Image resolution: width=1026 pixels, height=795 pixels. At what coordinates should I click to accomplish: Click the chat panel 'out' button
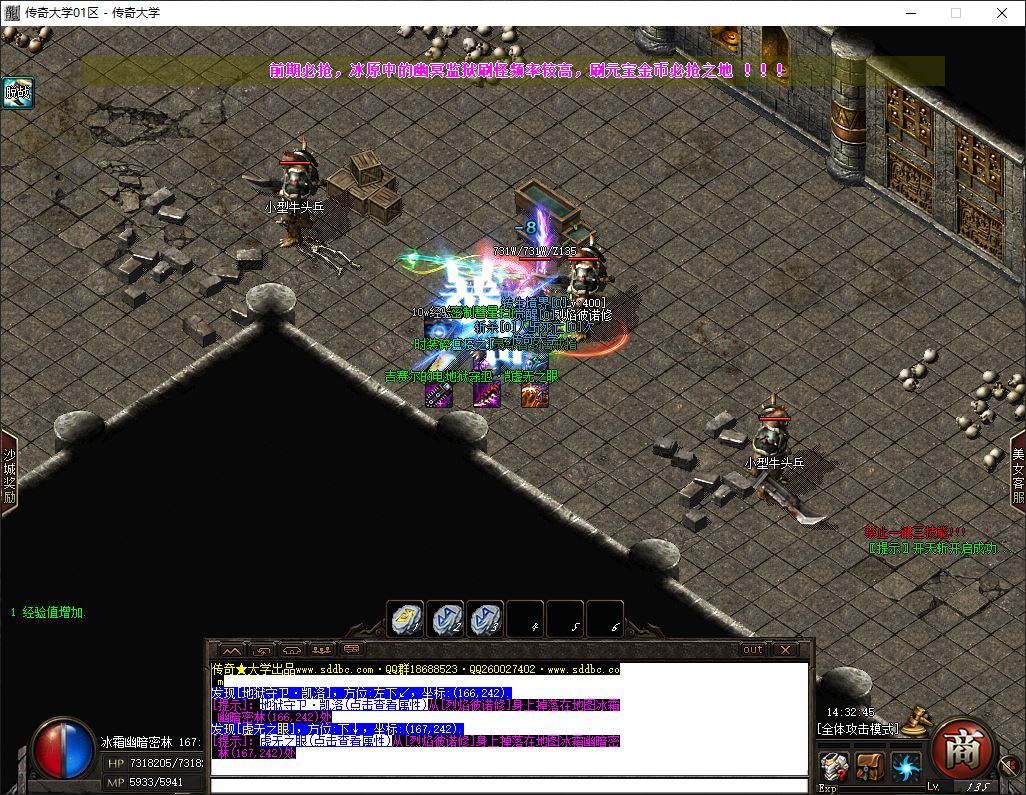(752, 649)
